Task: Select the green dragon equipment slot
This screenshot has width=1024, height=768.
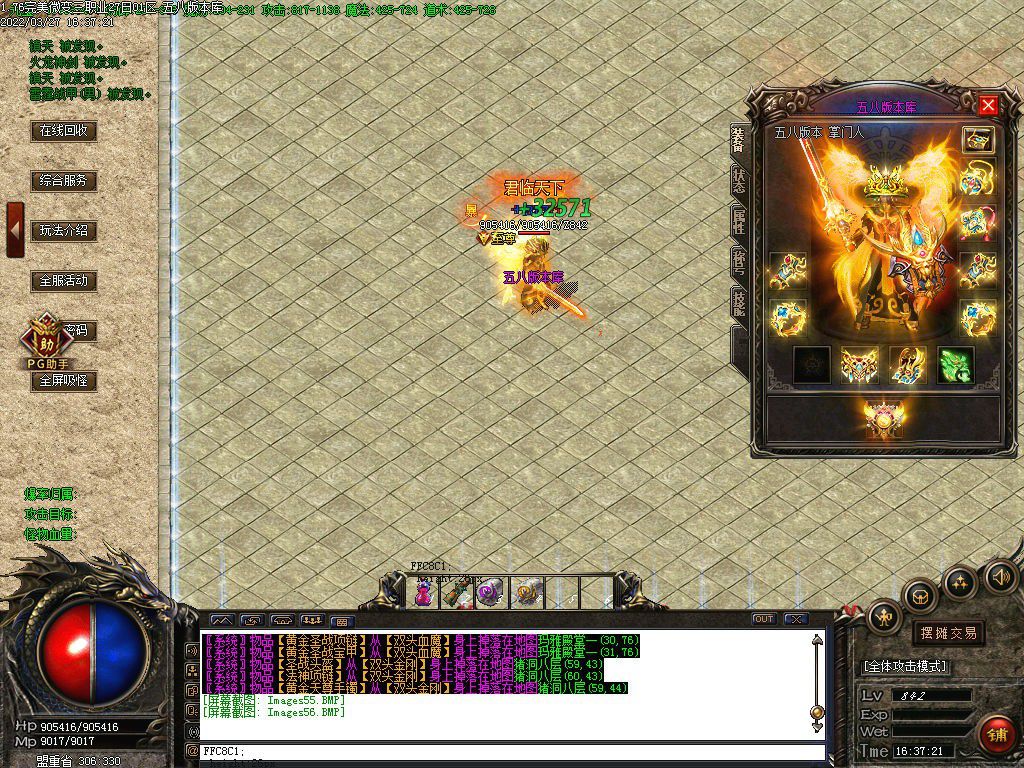Action: (x=955, y=365)
